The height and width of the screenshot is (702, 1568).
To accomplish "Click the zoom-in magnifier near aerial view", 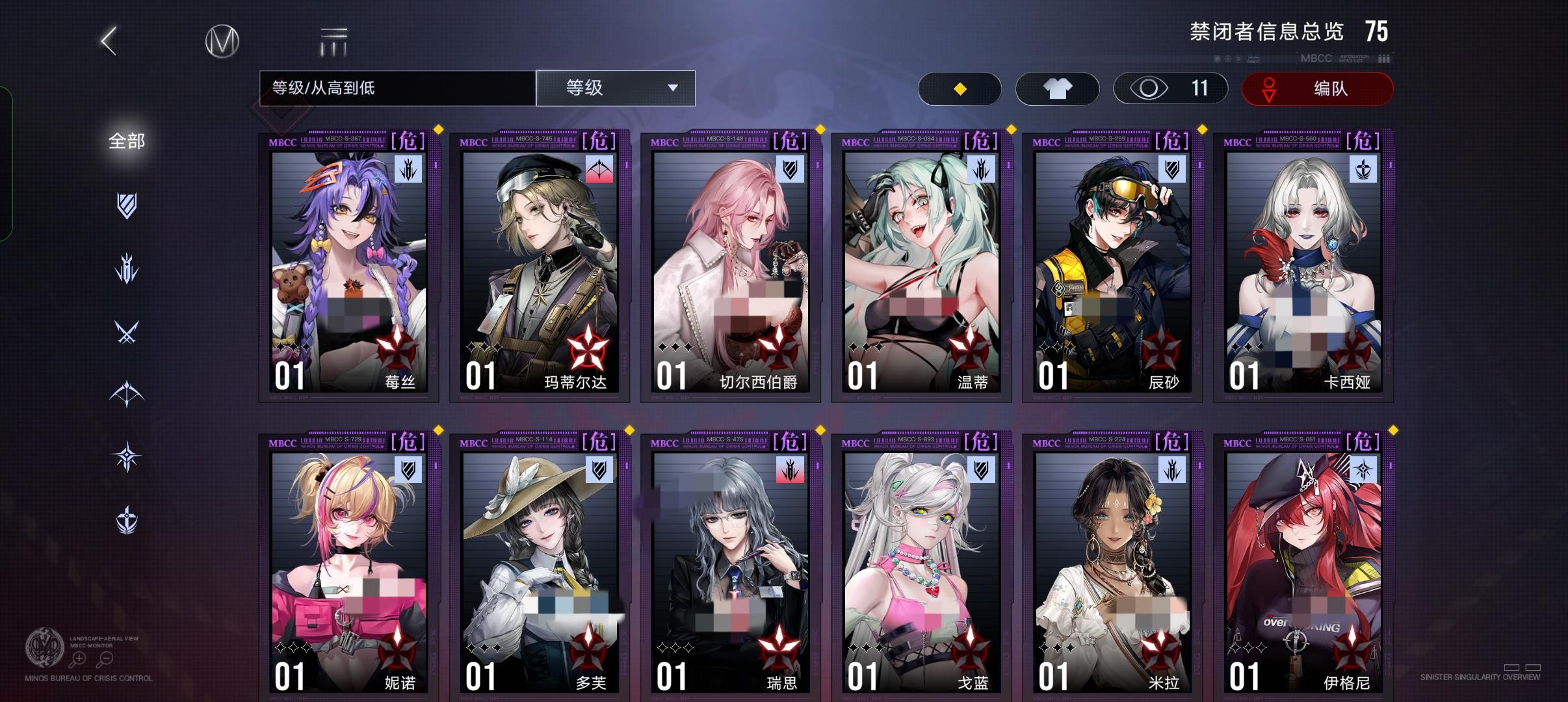I will pos(78,658).
